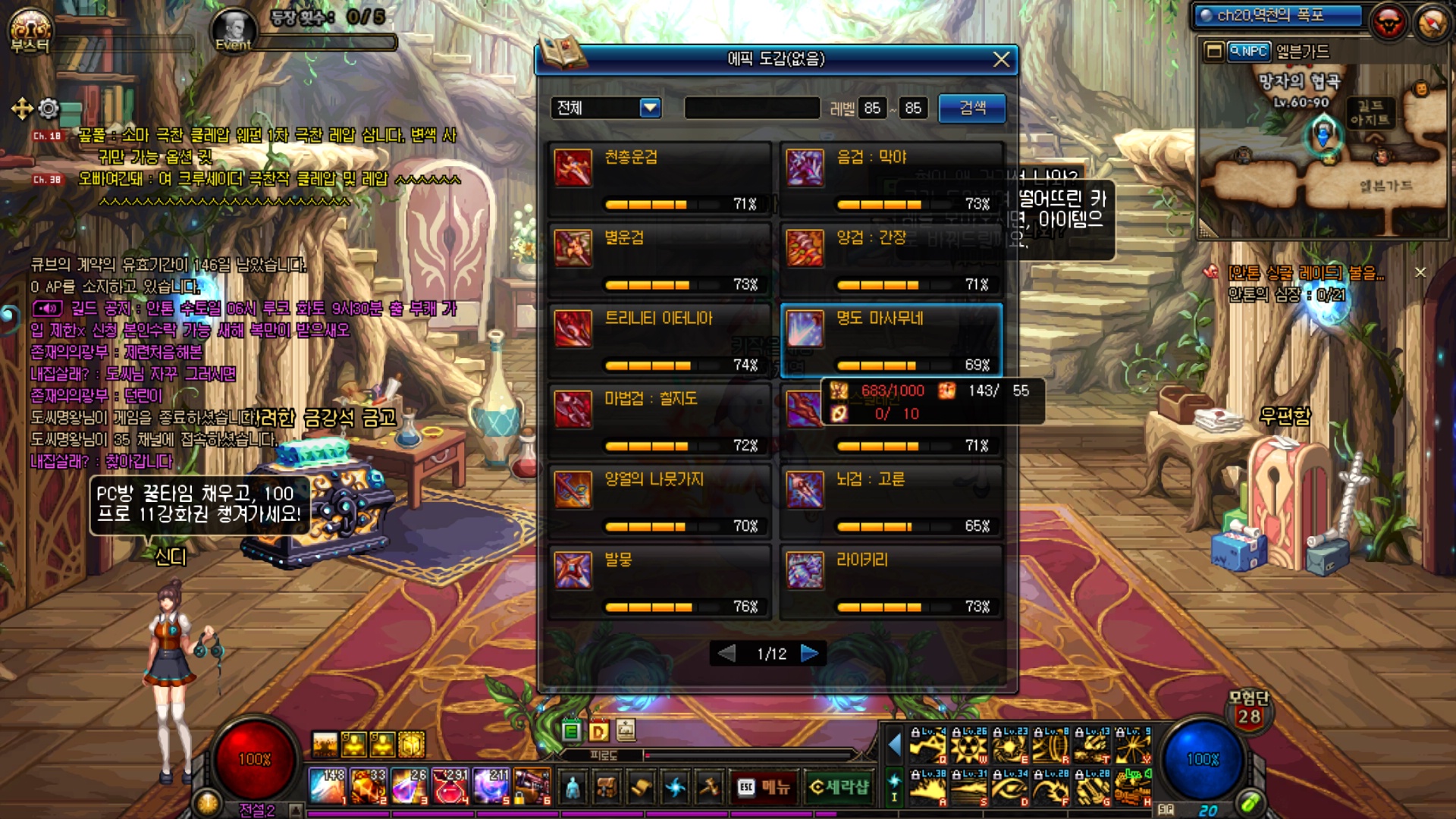Click the compass icon above the minimap

(1432, 24)
